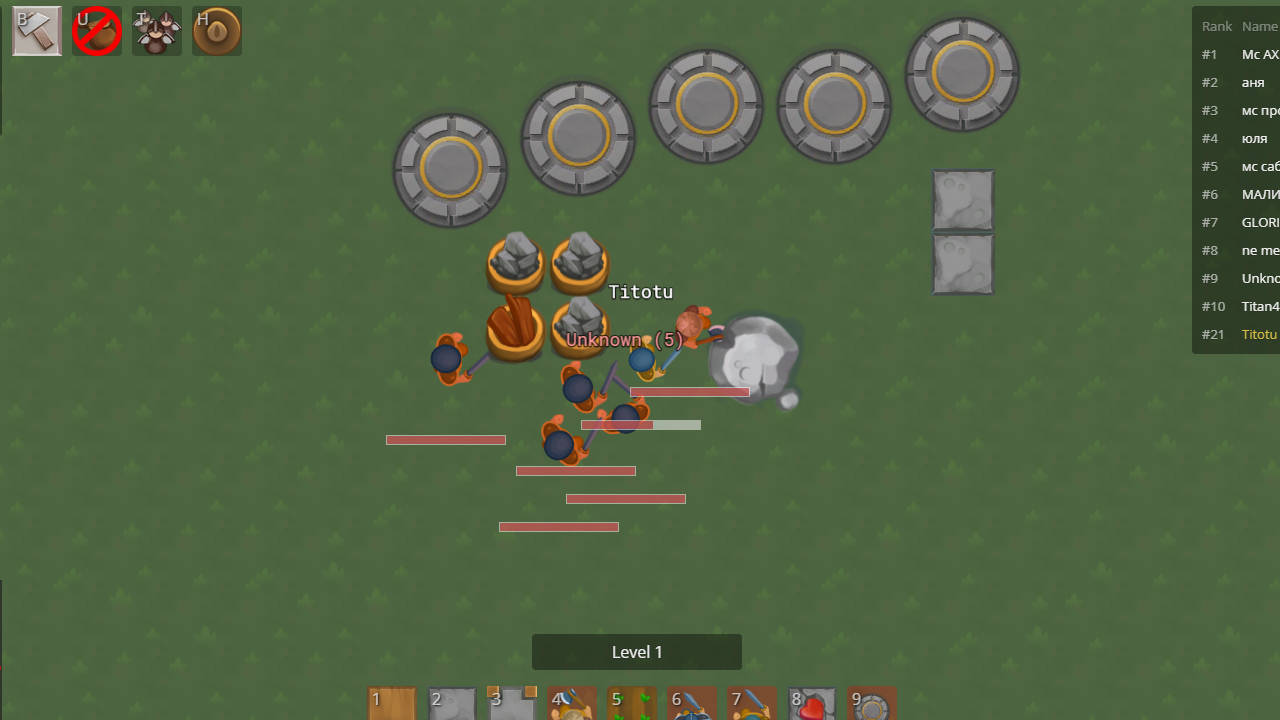Select the red heart item slot 8
This screenshot has width=1280, height=720.
click(x=812, y=703)
